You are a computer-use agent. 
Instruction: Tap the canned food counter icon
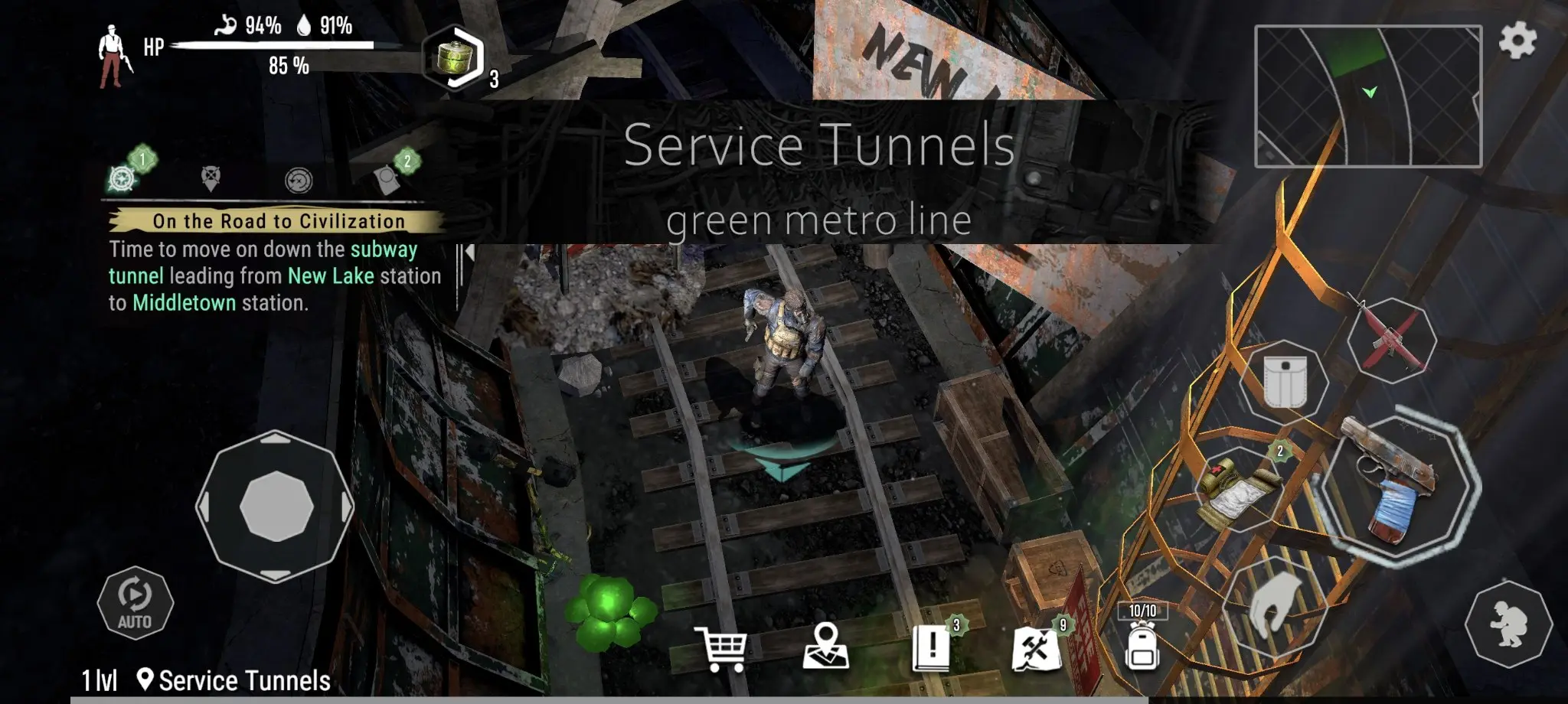[x=455, y=58]
